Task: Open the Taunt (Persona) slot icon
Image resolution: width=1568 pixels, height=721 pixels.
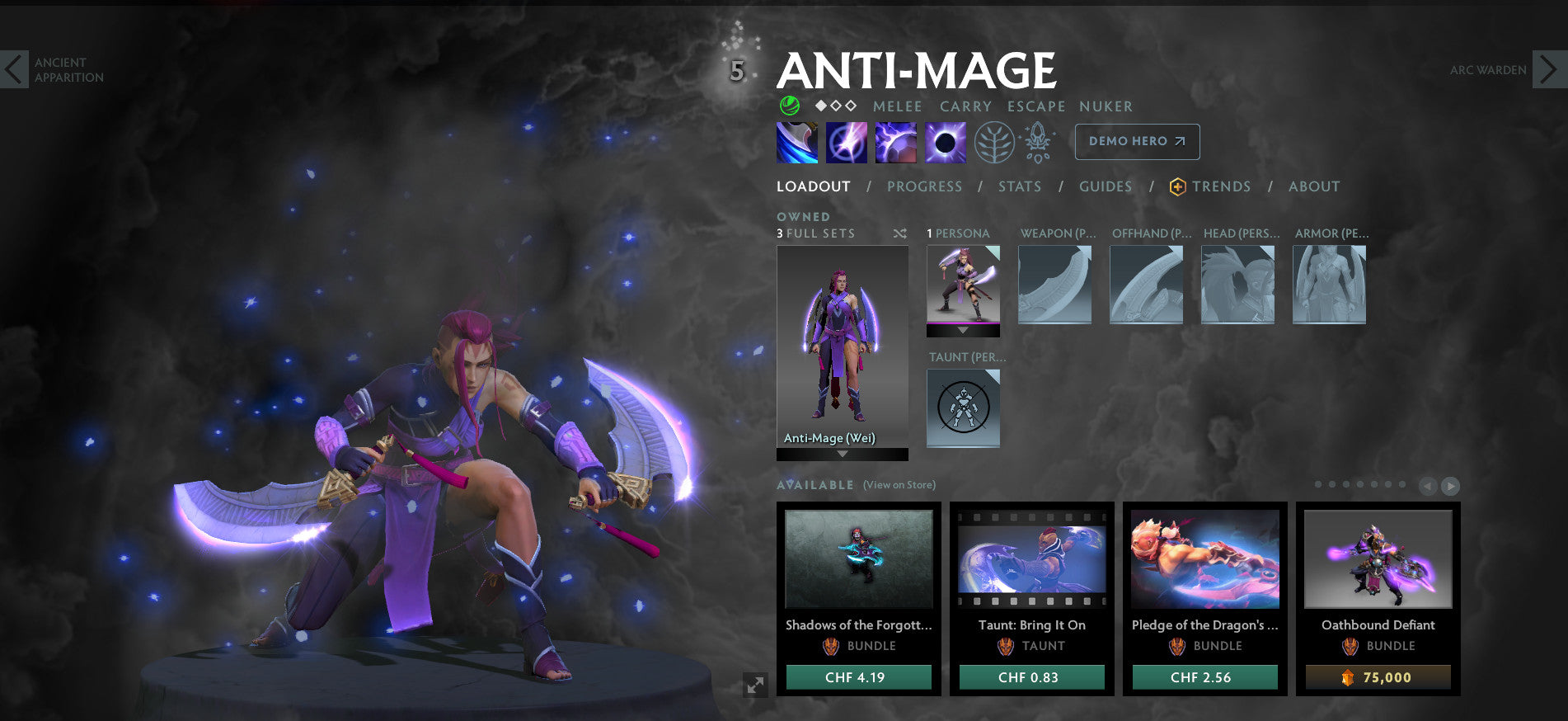Action: point(963,408)
